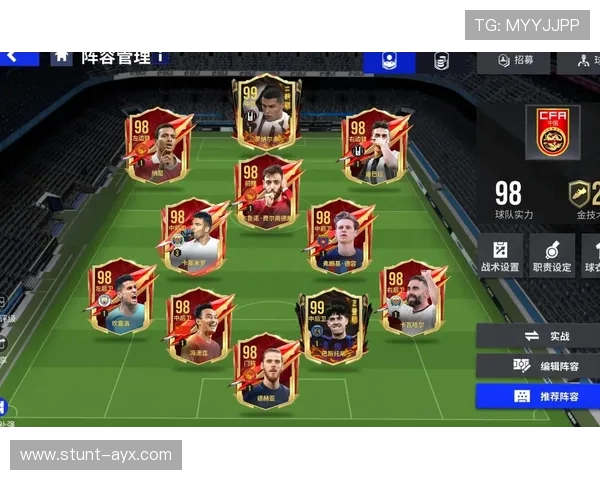Screen dimensions: 600x480
Task: Select the left-back 98 card
Action: tap(120, 297)
